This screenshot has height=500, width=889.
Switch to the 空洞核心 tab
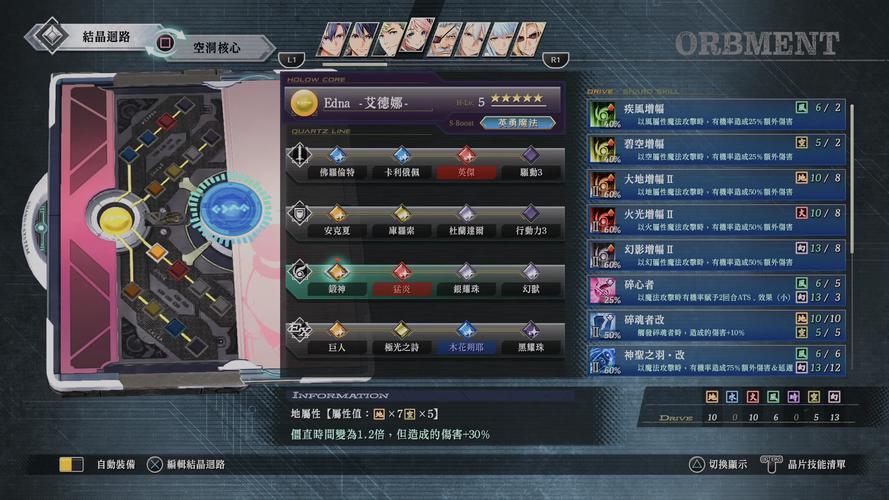(215, 46)
